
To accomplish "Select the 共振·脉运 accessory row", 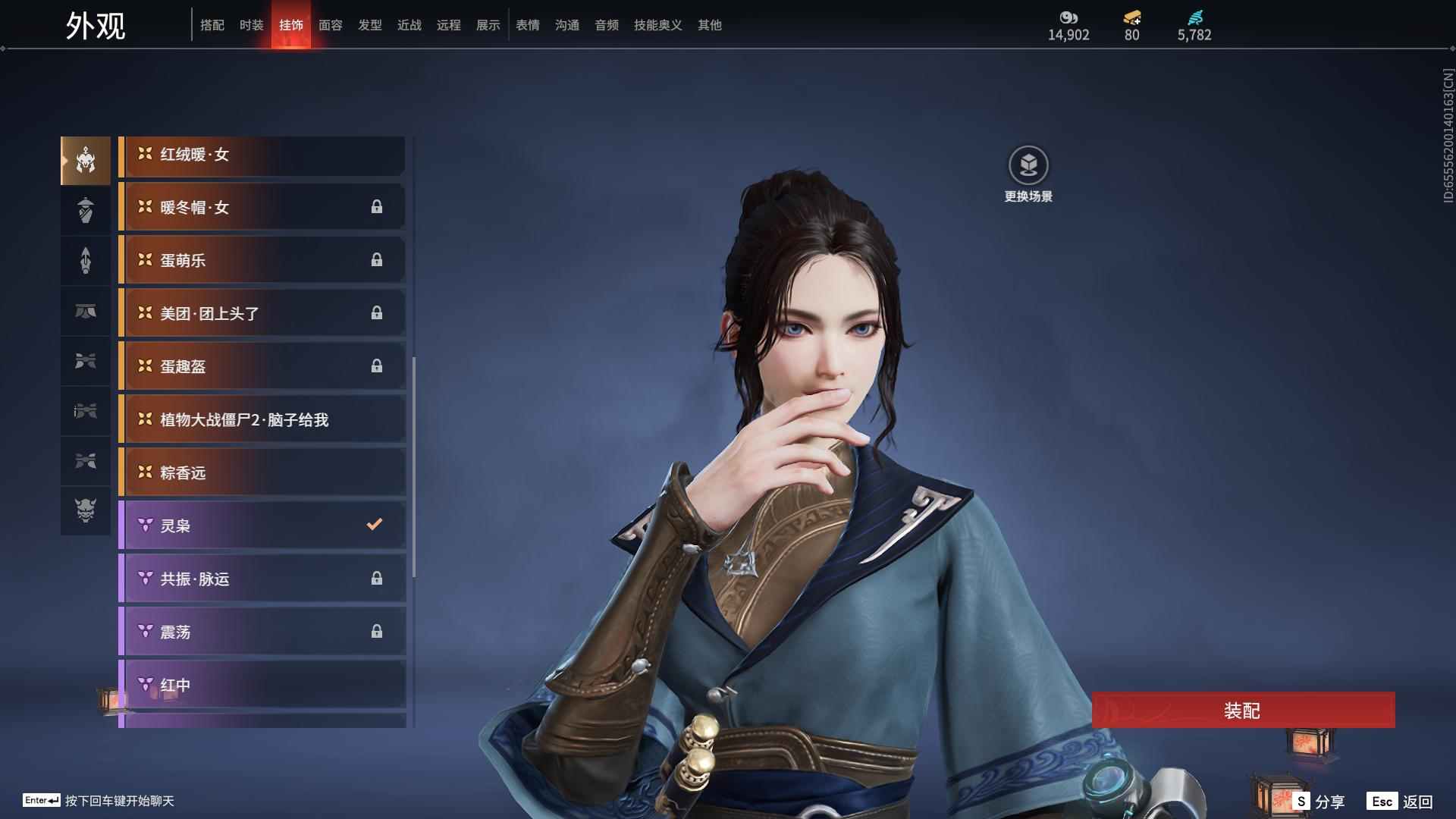I will click(262, 579).
